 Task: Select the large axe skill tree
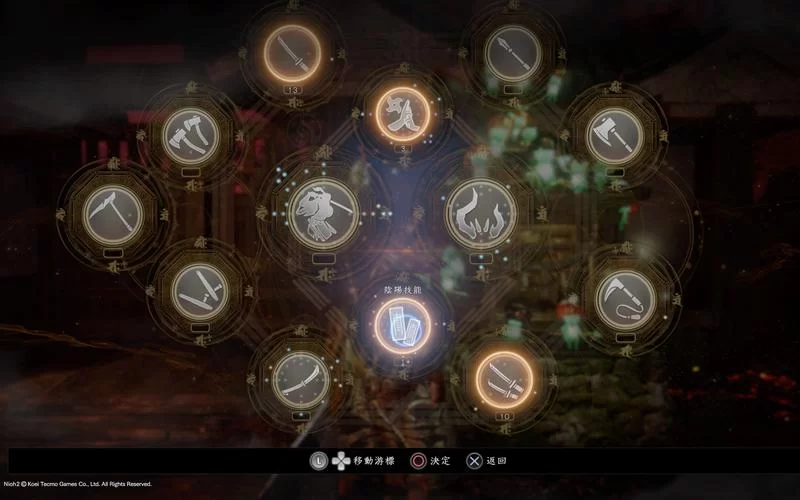[614, 135]
